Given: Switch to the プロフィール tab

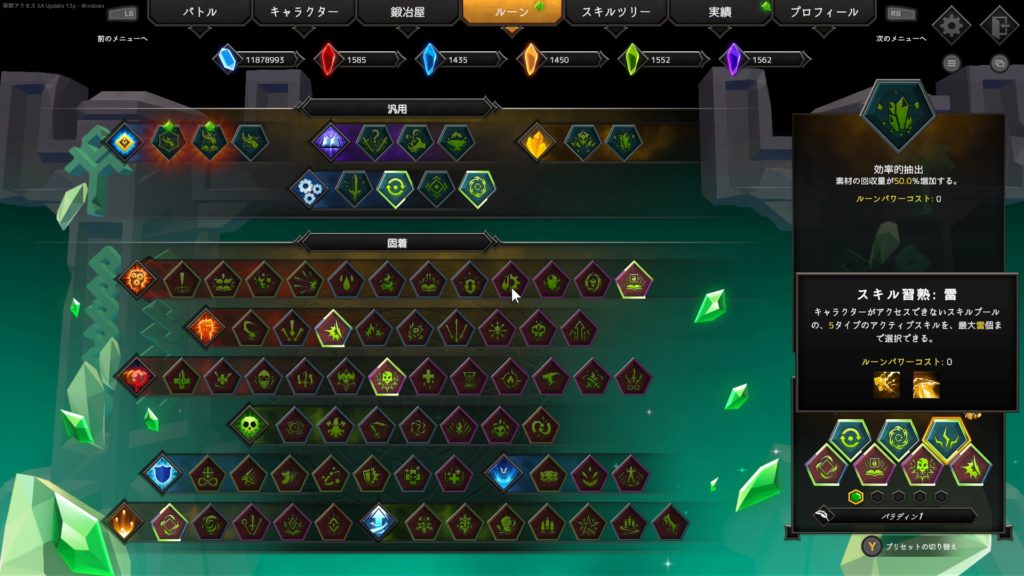Looking at the screenshot, I should point(823,13).
